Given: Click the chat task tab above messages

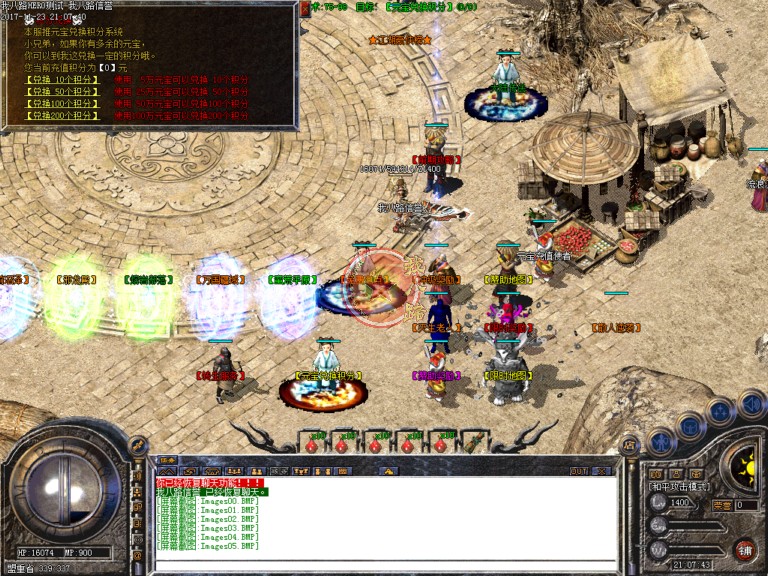Looking at the screenshot, I should (168, 461).
